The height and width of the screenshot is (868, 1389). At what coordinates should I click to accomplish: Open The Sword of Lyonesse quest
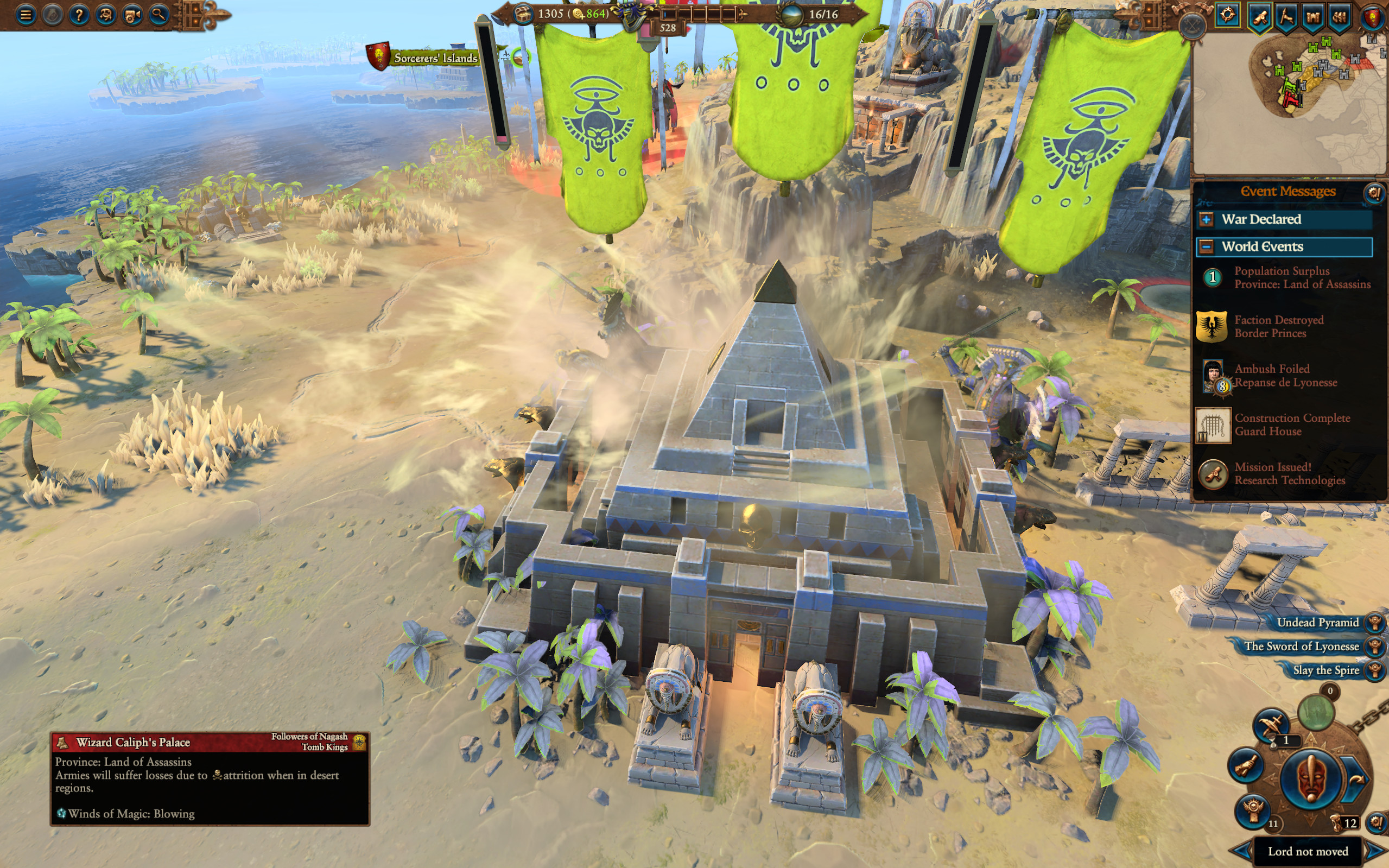pyautogui.click(x=1302, y=647)
